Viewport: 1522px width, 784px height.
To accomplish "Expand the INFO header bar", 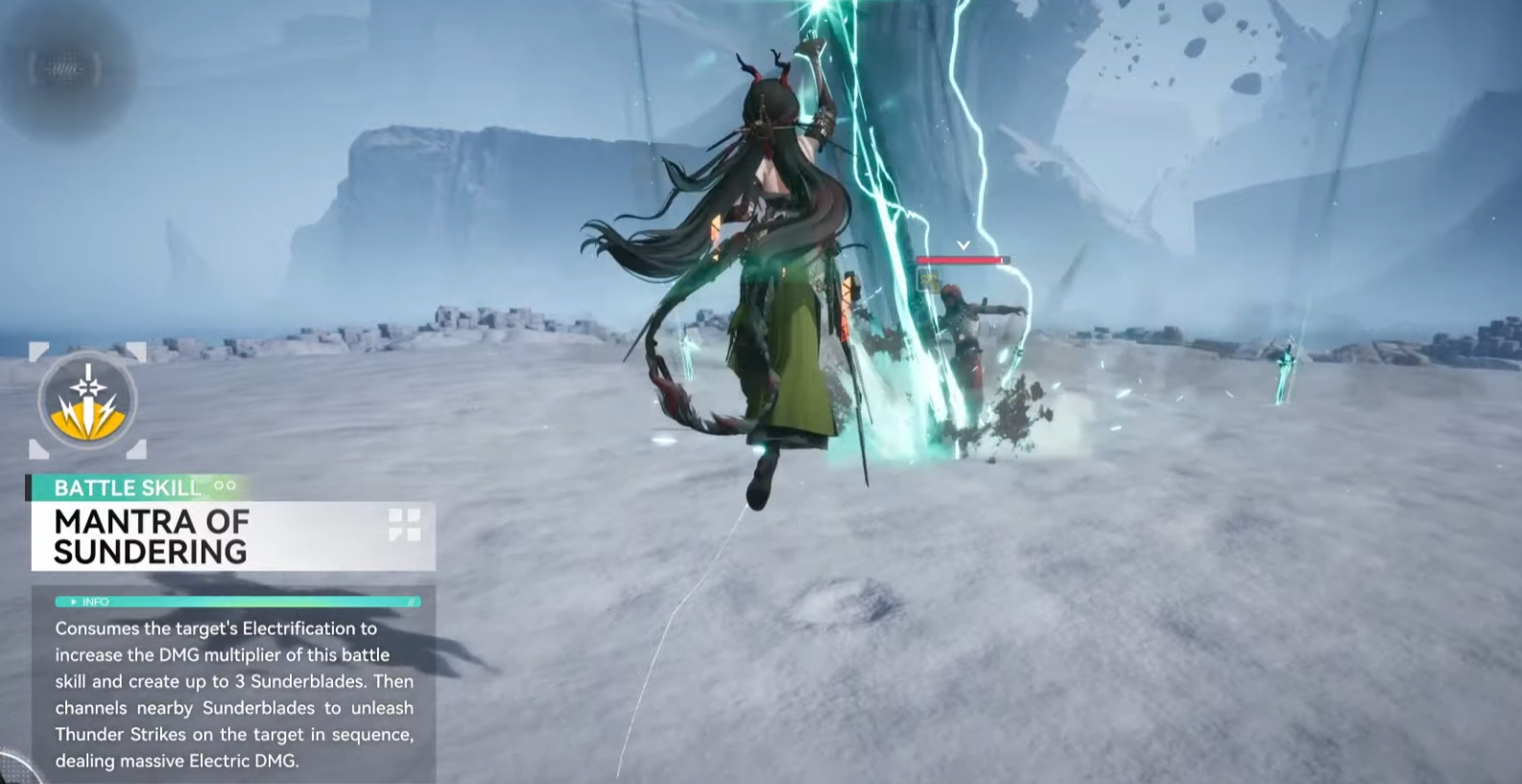I will [237, 602].
